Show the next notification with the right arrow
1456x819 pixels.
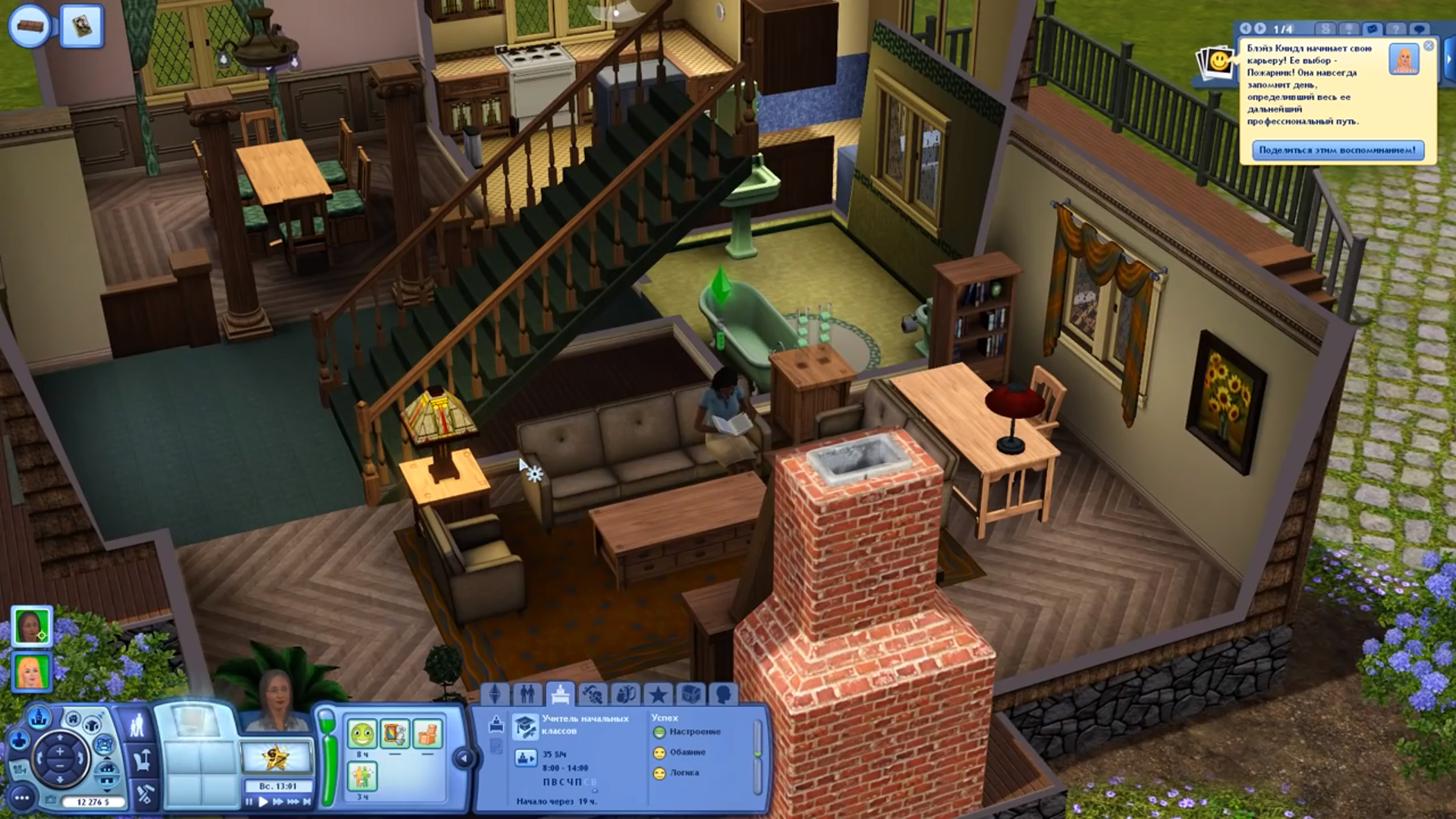1260,29
